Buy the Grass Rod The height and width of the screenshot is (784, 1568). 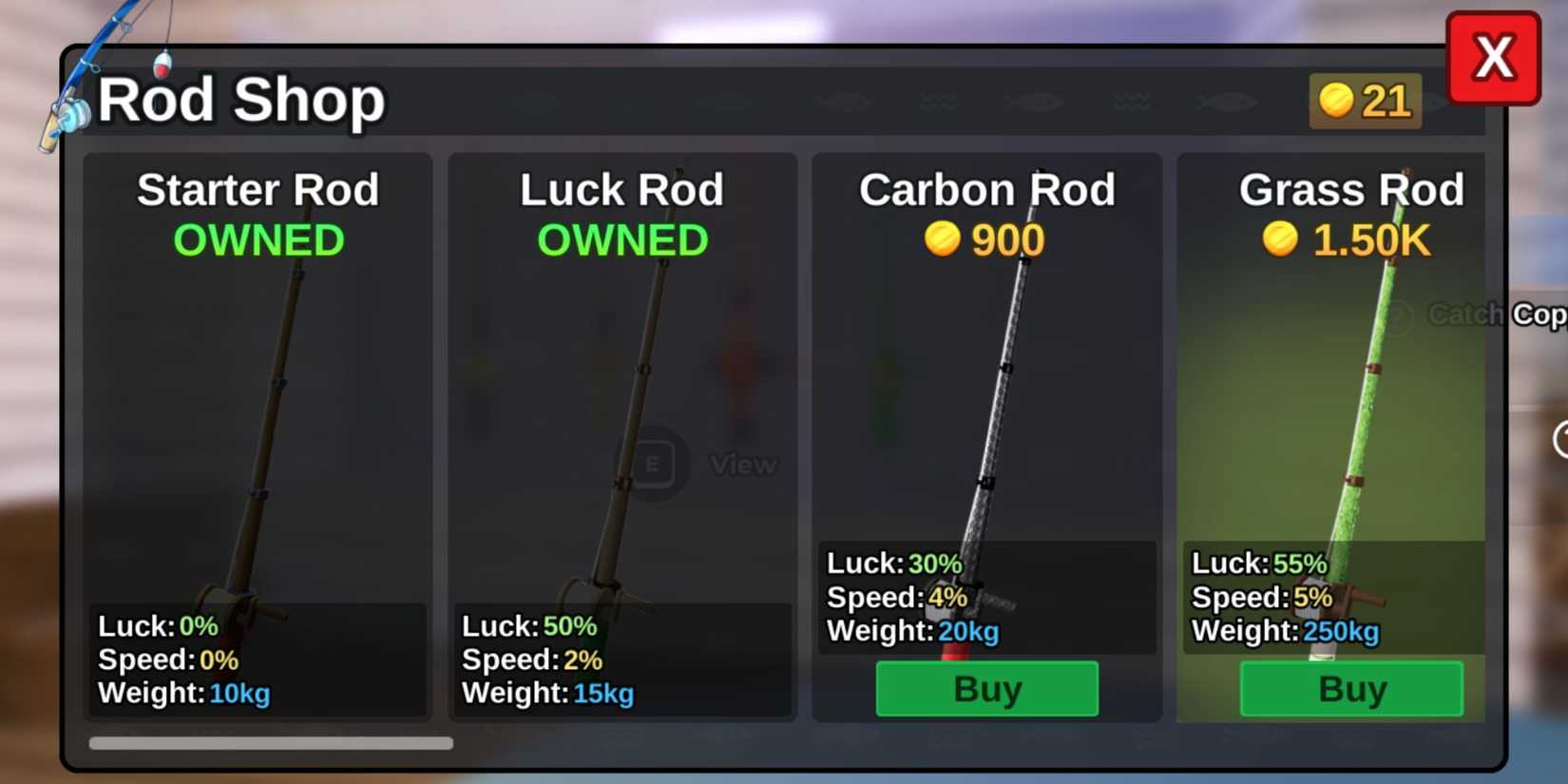click(x=1350, y=689)
